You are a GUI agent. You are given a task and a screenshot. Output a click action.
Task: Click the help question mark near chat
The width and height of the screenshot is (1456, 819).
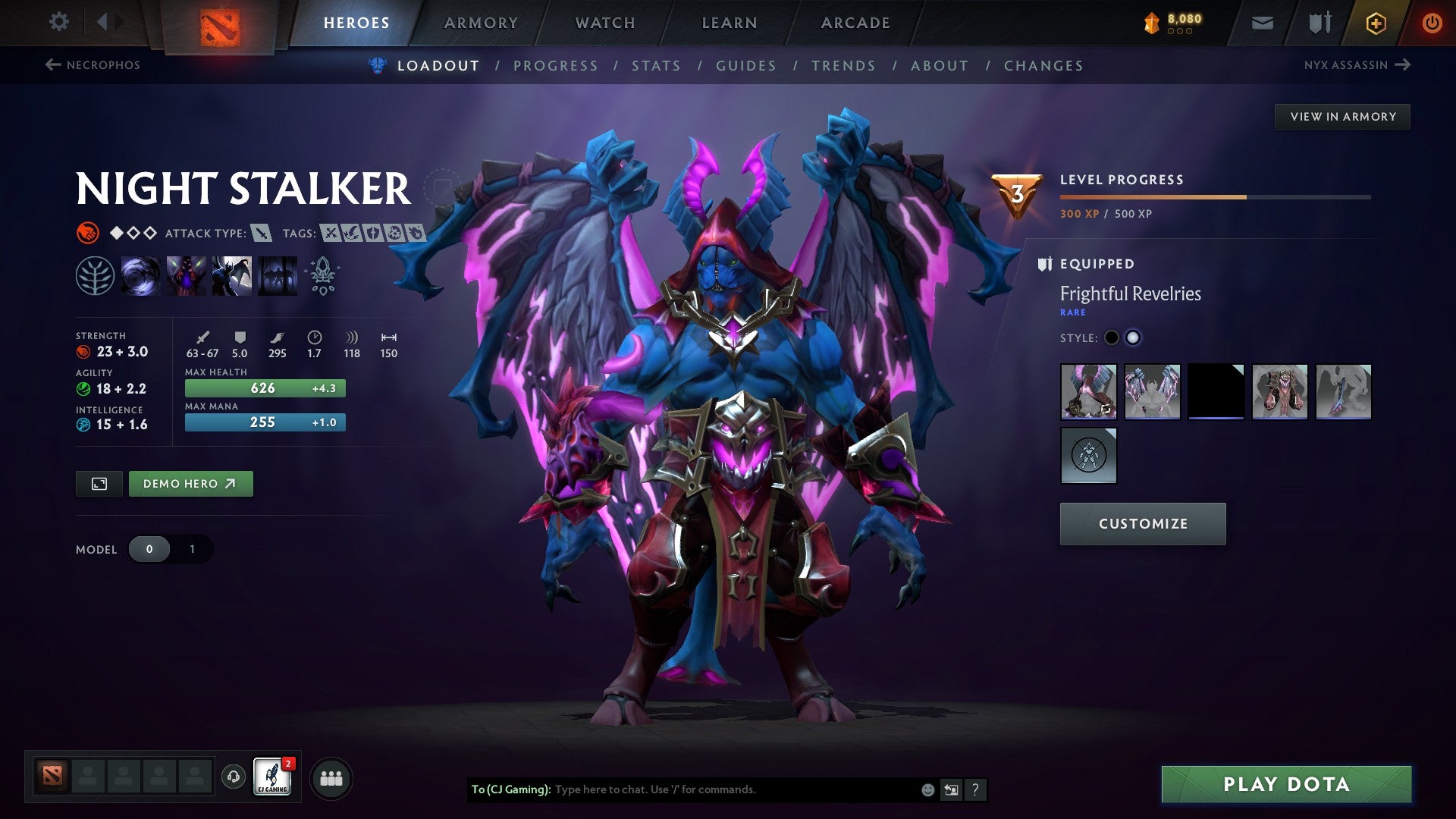click(975, 789)
